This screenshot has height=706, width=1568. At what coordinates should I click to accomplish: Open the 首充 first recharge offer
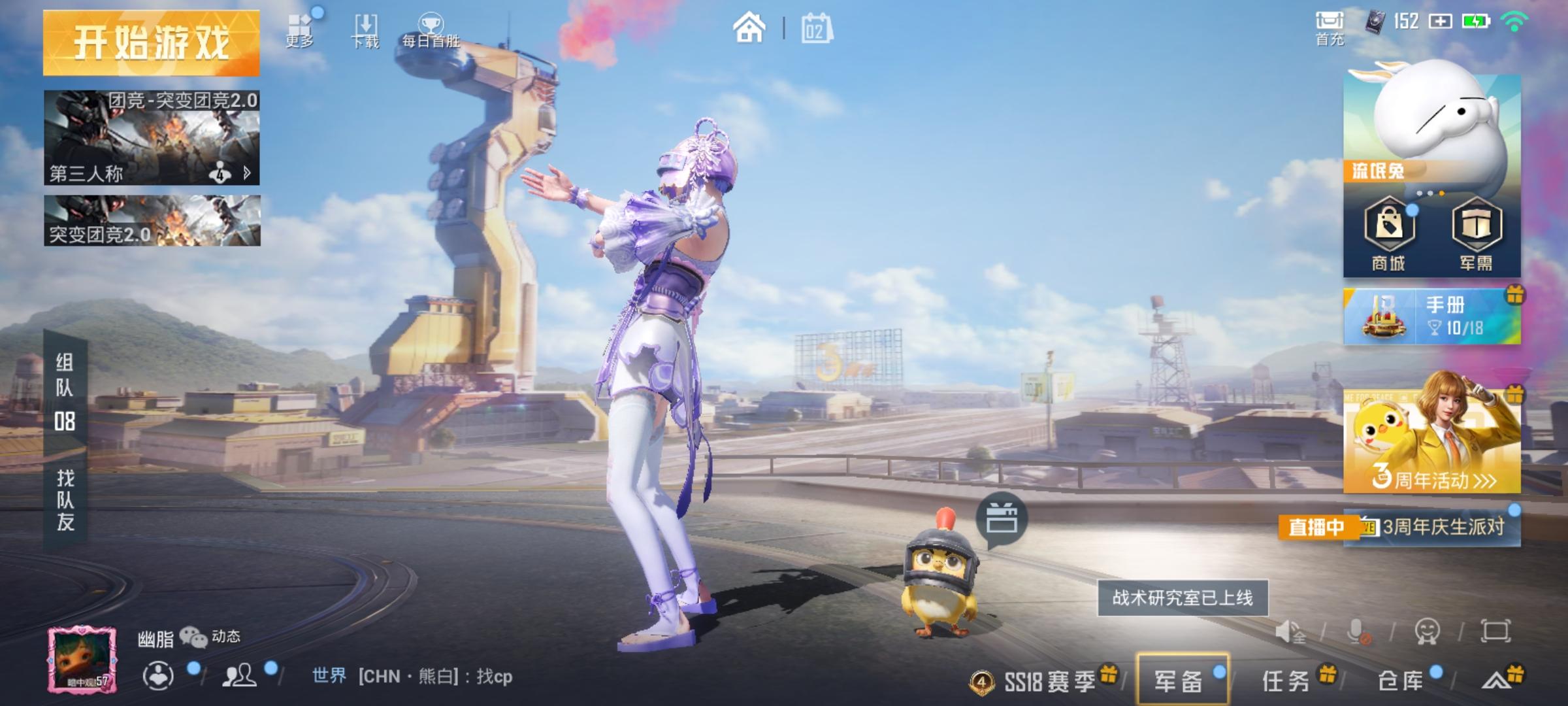(x=1330, y=29)
